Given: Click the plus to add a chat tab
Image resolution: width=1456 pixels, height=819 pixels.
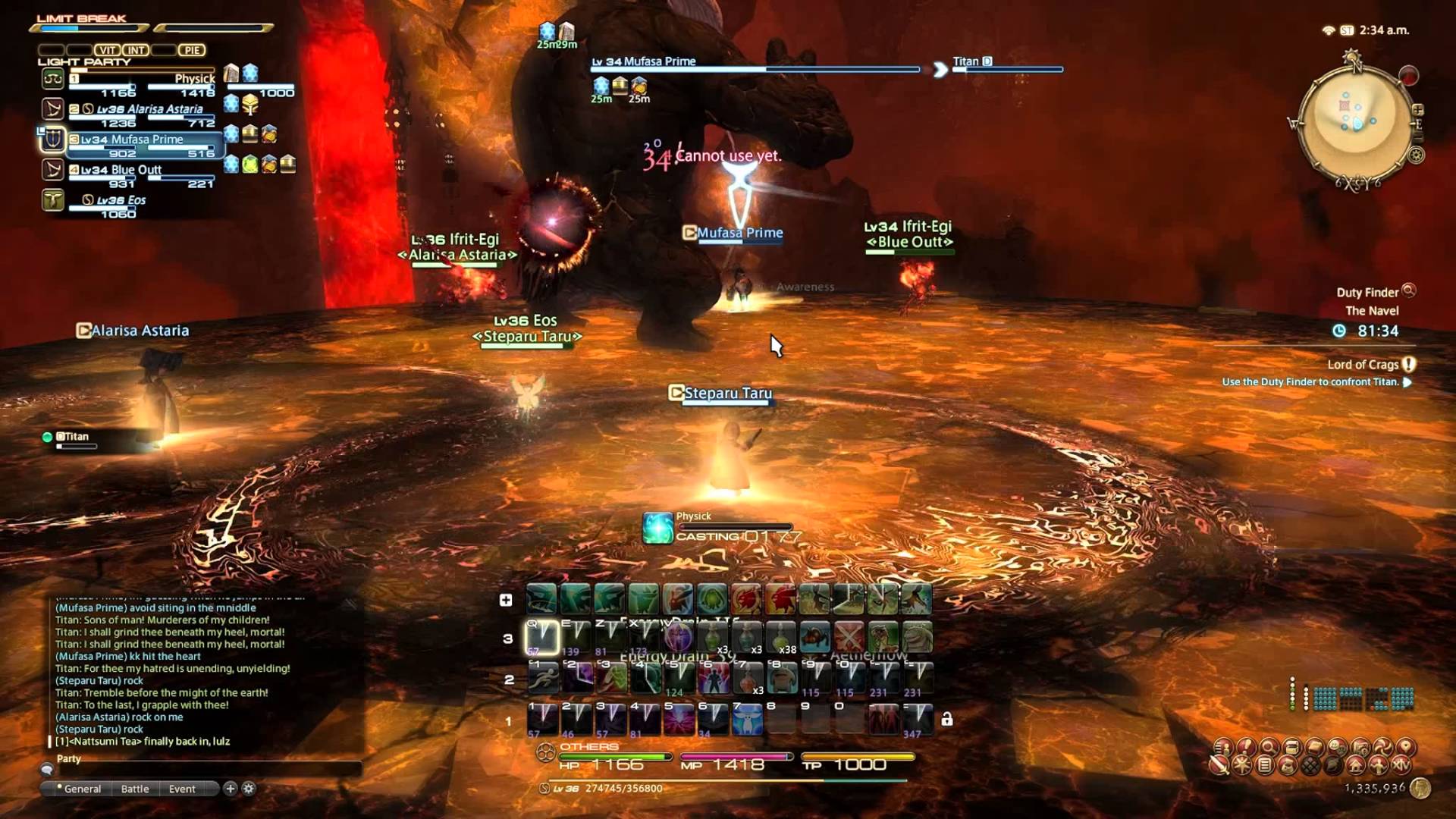Looking at the screenshot, I should pyautogui.click(x=231, y=789).
